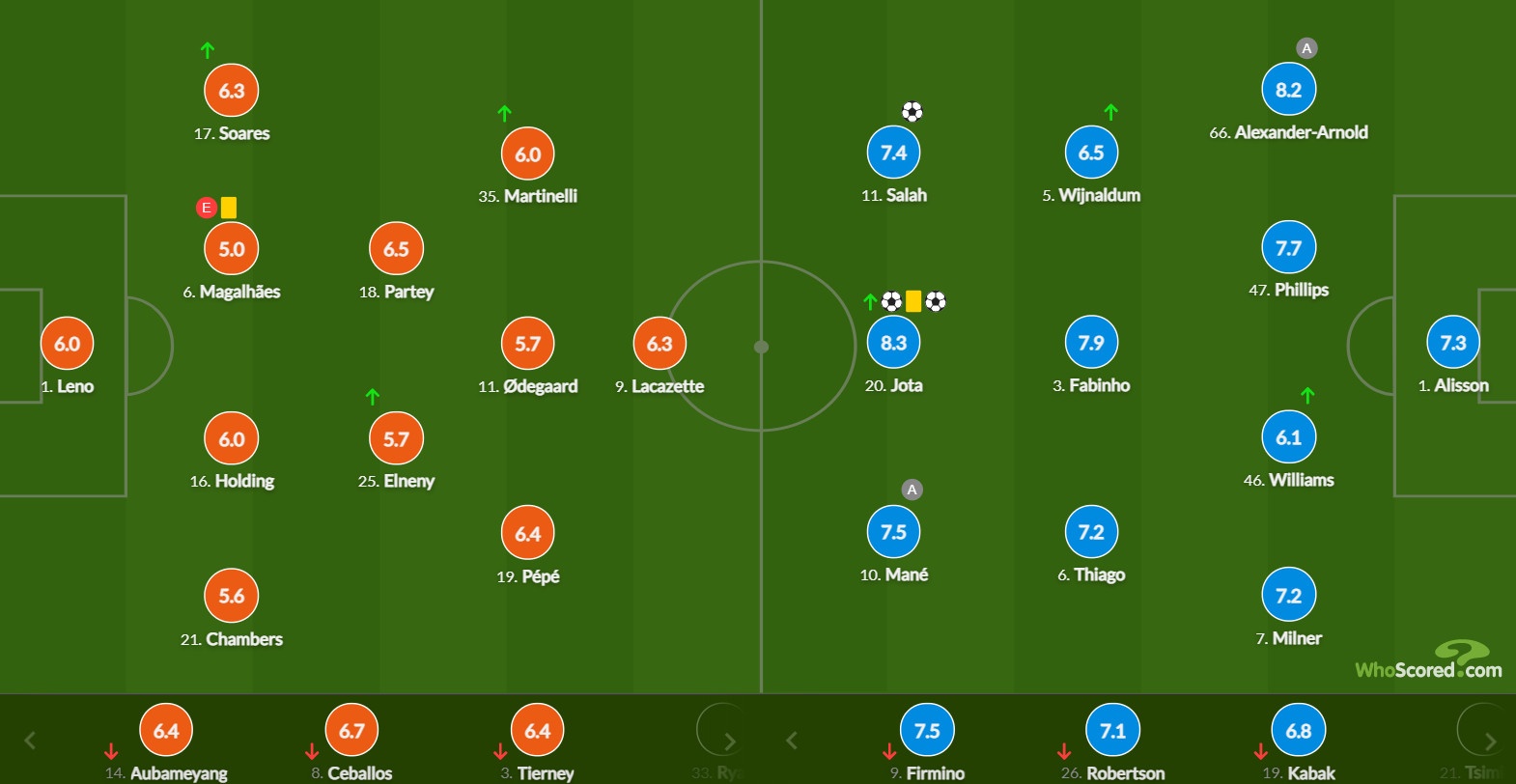Screen dimensions: 1516x784
Task: Select Salah's rating bubble
Action: [893, 152]
